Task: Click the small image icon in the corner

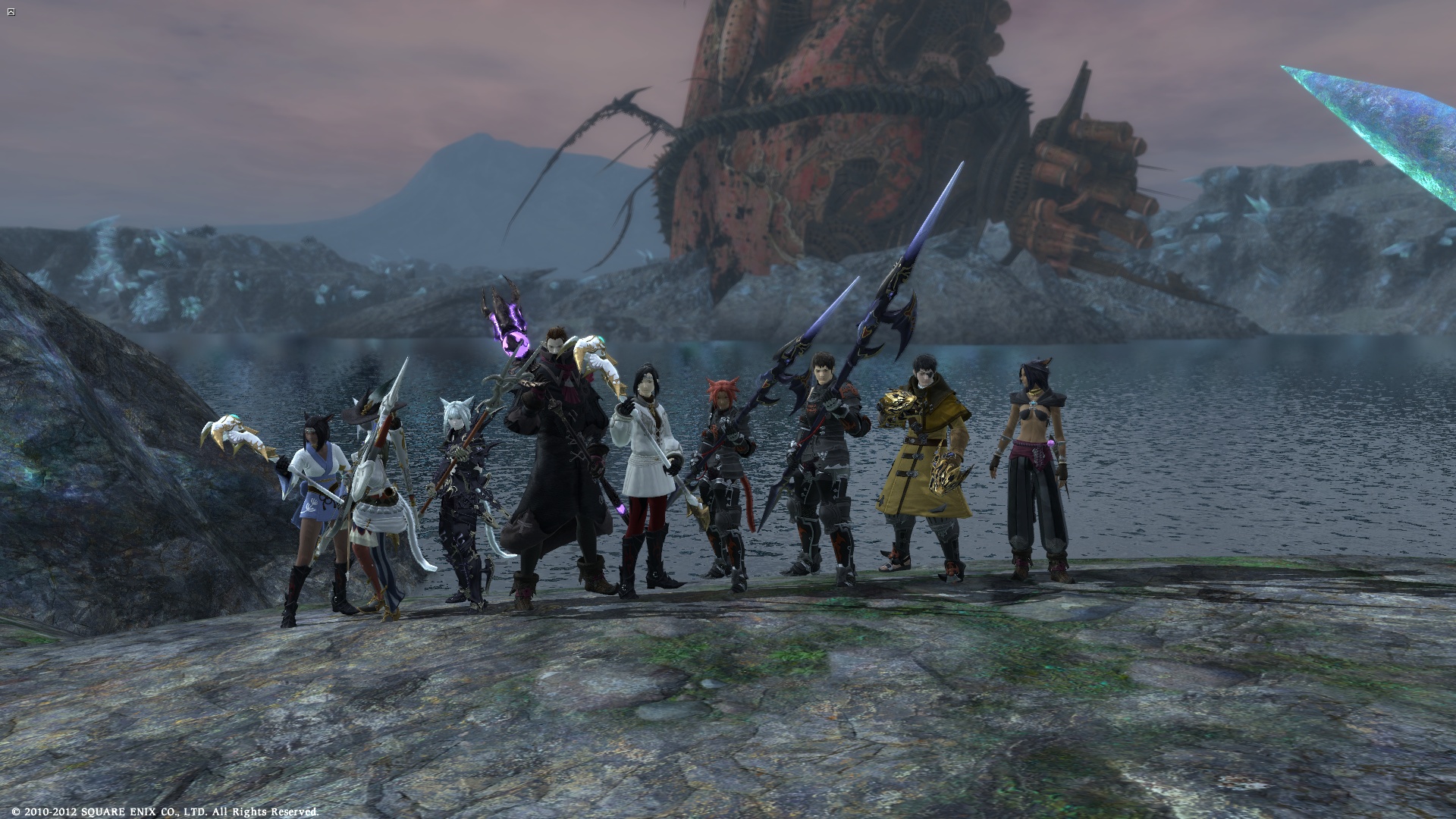Action: (10, 11)
